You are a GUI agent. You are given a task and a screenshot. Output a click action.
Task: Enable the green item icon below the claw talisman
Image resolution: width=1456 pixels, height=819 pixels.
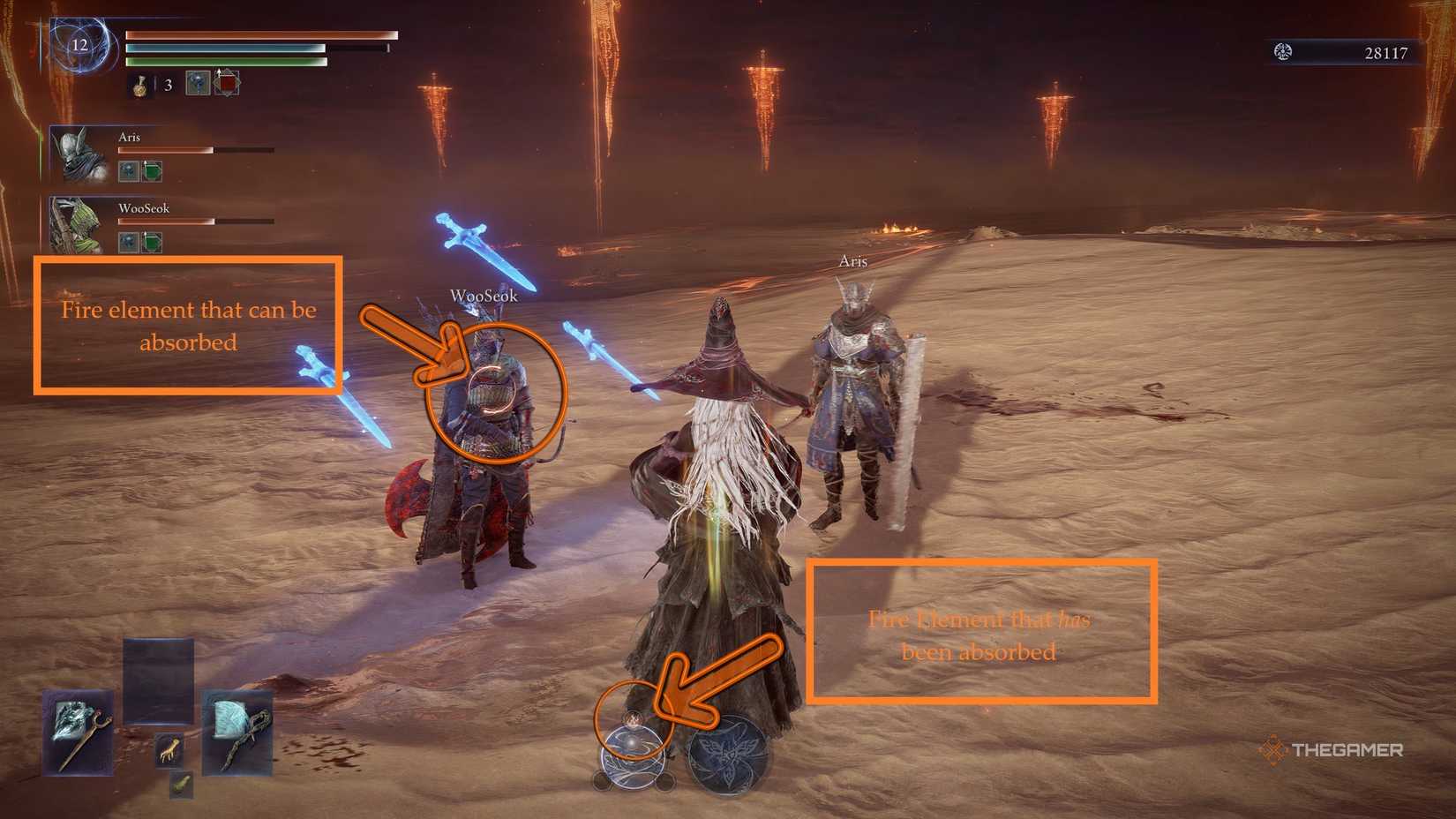coord(182,785)
